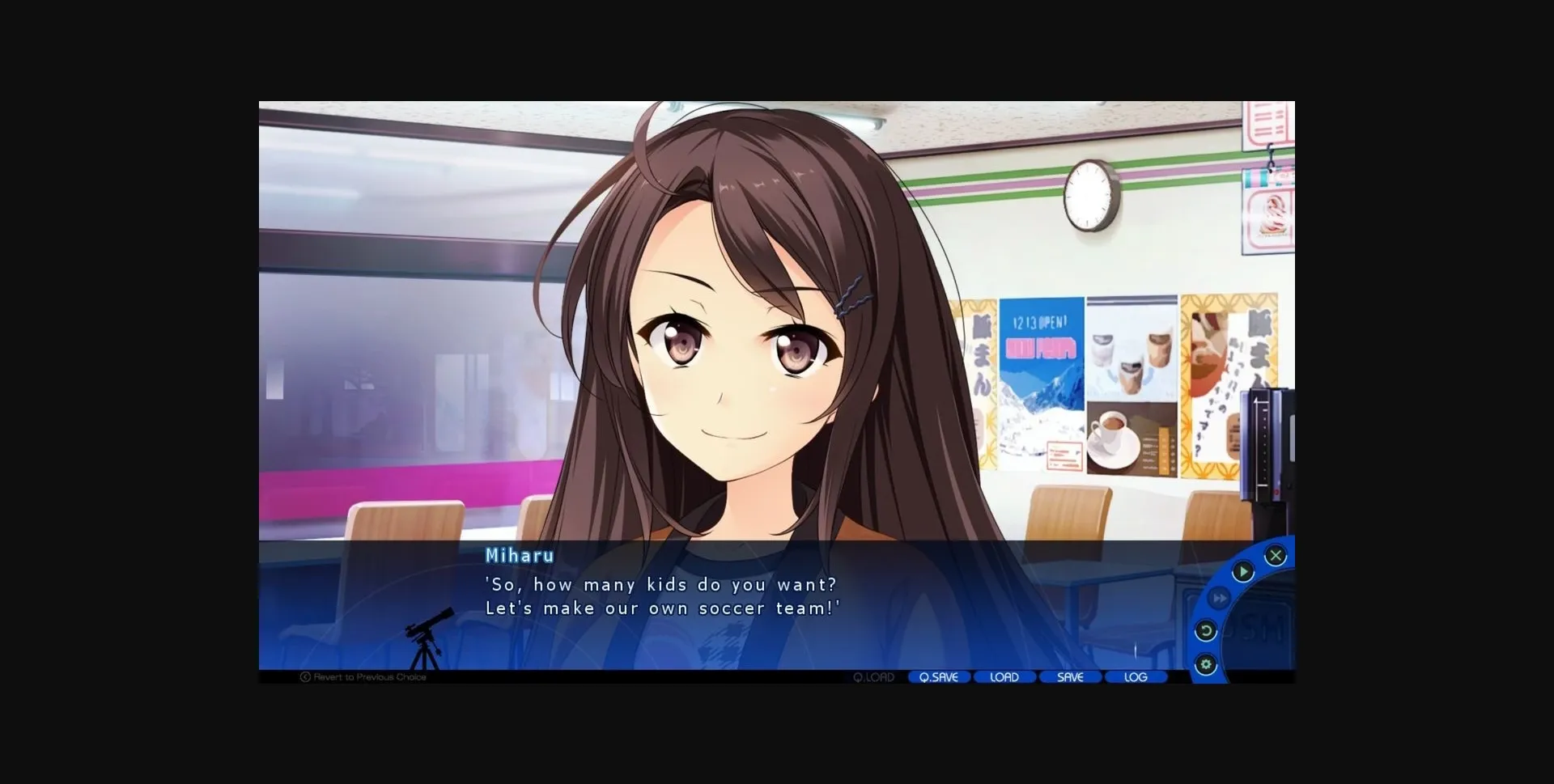Click the rewind icon to go back
This screenshot has width=1554, height=784.
coord(1205,632)
